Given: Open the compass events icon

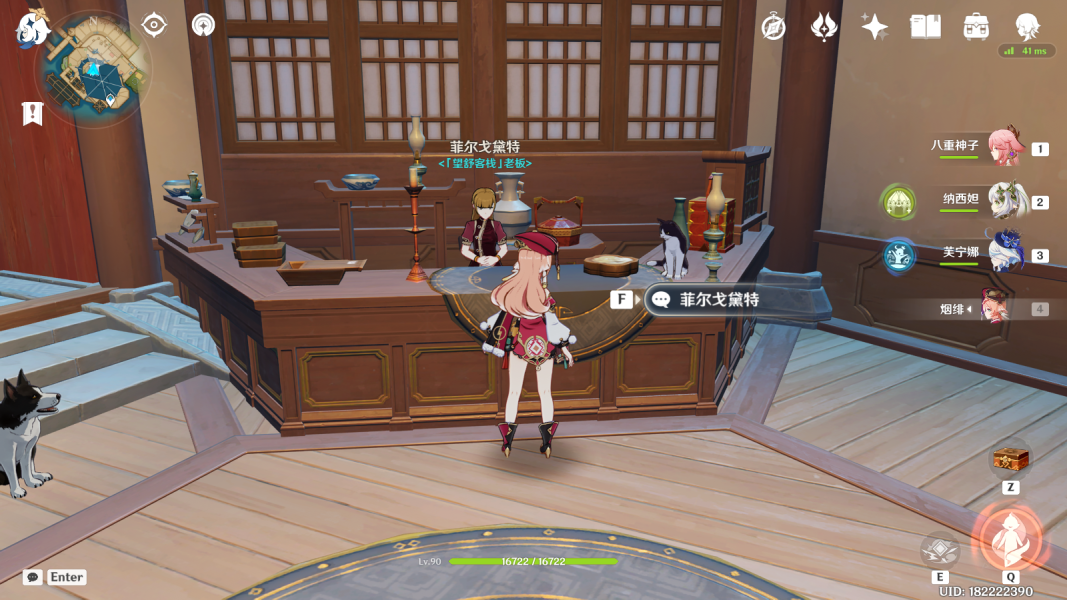Looking at the screenshot, I should tap(773, 27).
